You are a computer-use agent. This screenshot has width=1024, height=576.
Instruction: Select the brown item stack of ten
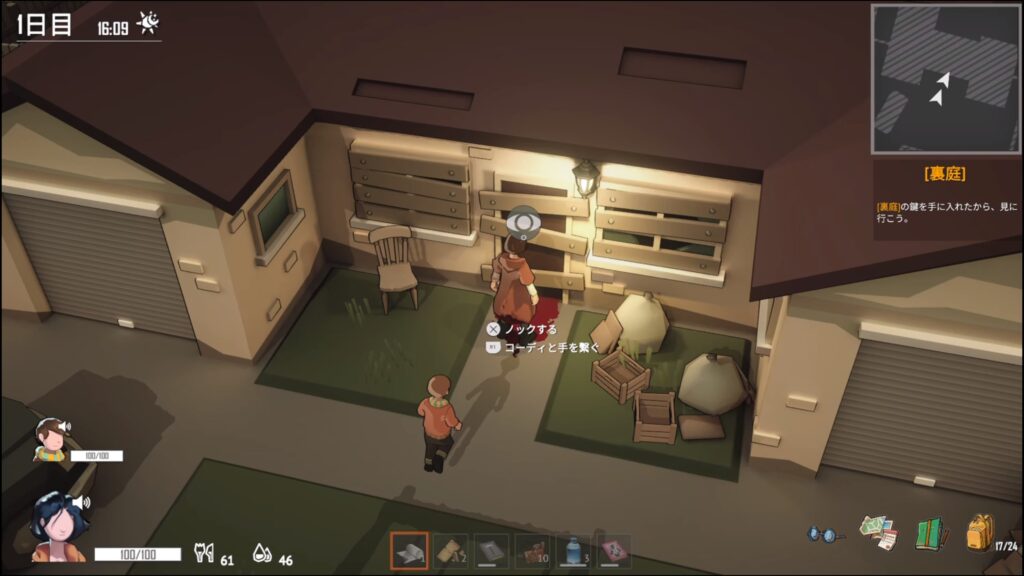(x=532, y=551)
